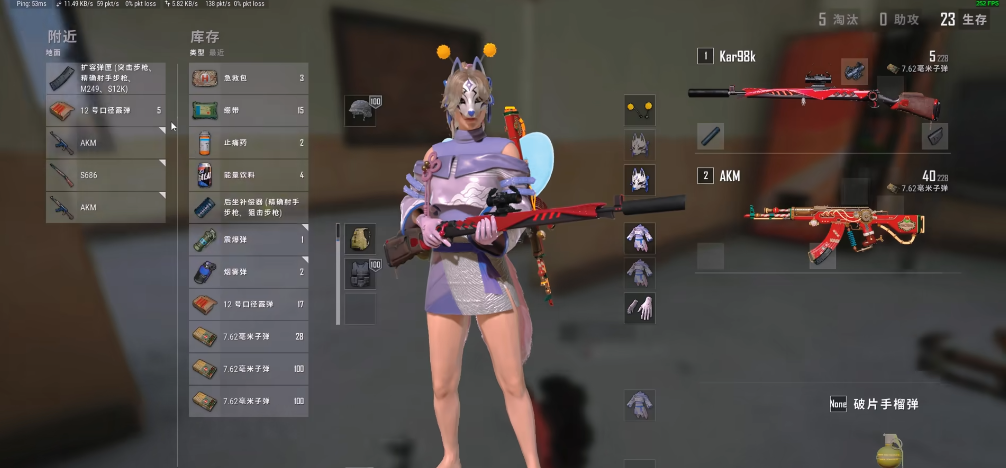Select the 7.62mm ammo stack of 28
Viewport: 1006px width, 468px height.
(x=248, y=336)
